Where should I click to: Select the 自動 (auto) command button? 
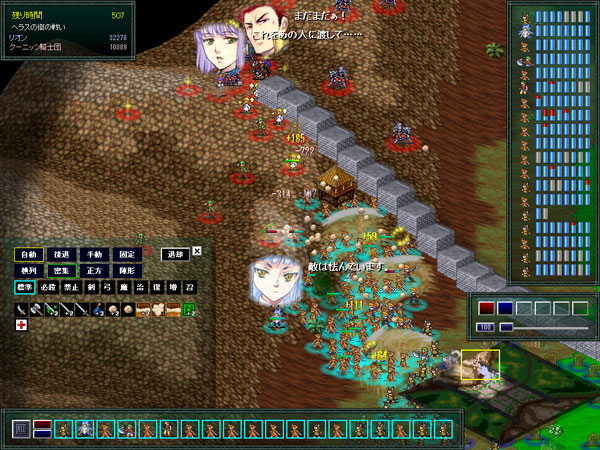coord(29,254)
